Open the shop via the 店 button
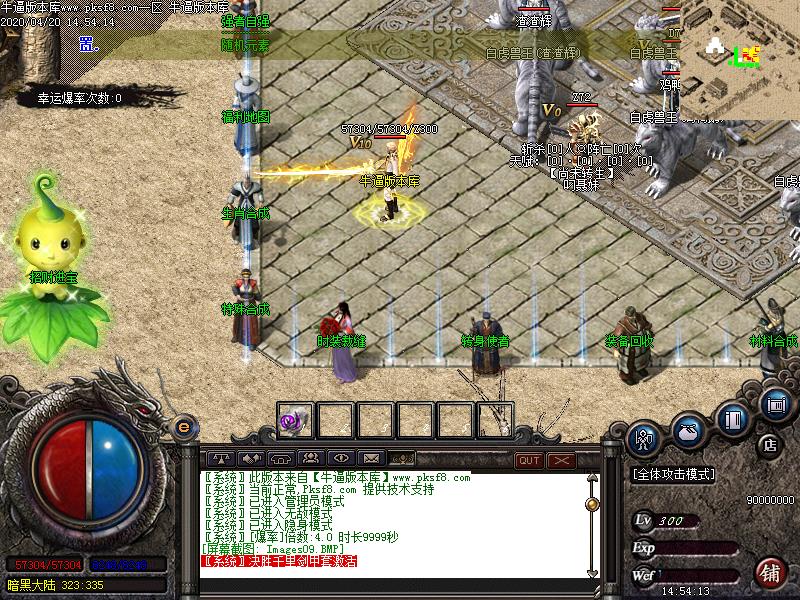The width and height of the screenshot is (800, 600). [x=770, y=443]
